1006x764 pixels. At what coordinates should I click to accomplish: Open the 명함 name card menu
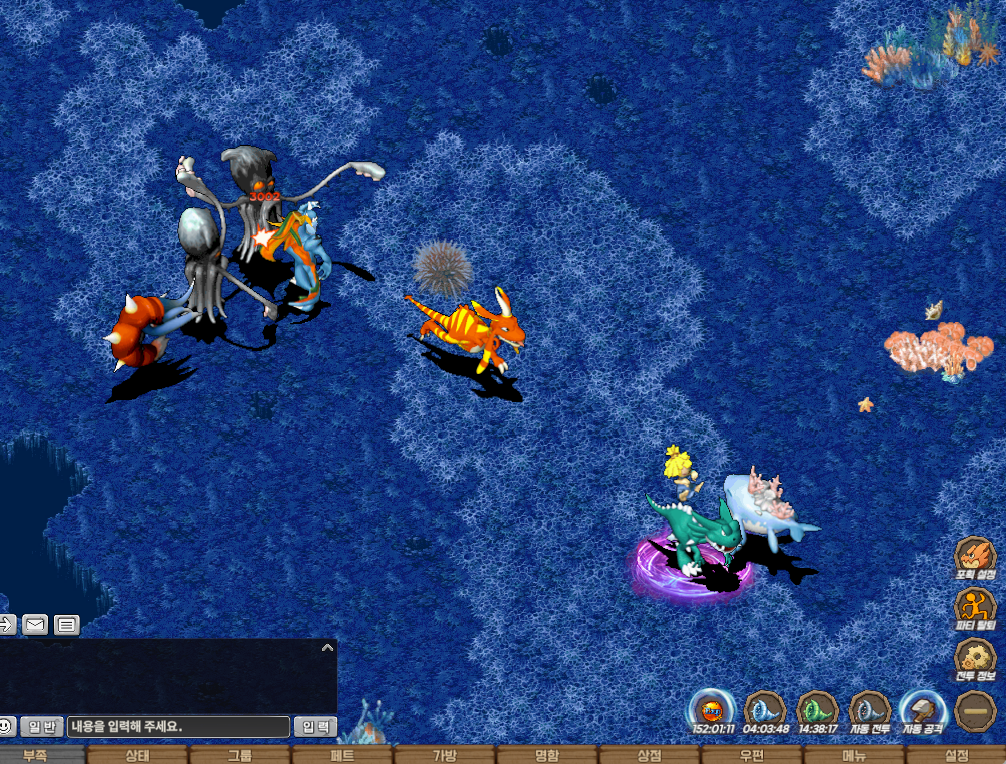coord(548,756)
